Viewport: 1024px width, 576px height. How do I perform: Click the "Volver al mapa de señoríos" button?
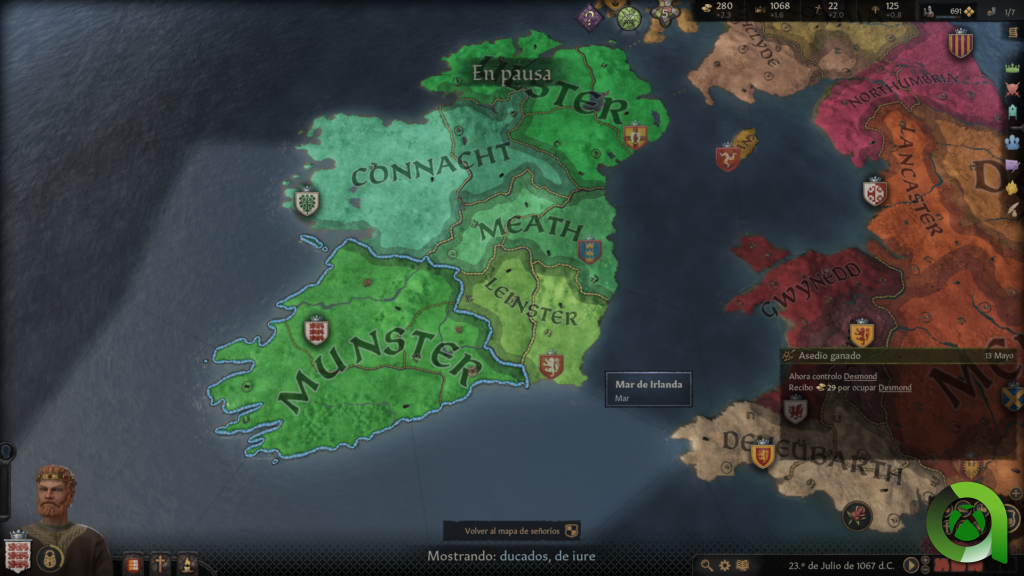coord(512,530)
